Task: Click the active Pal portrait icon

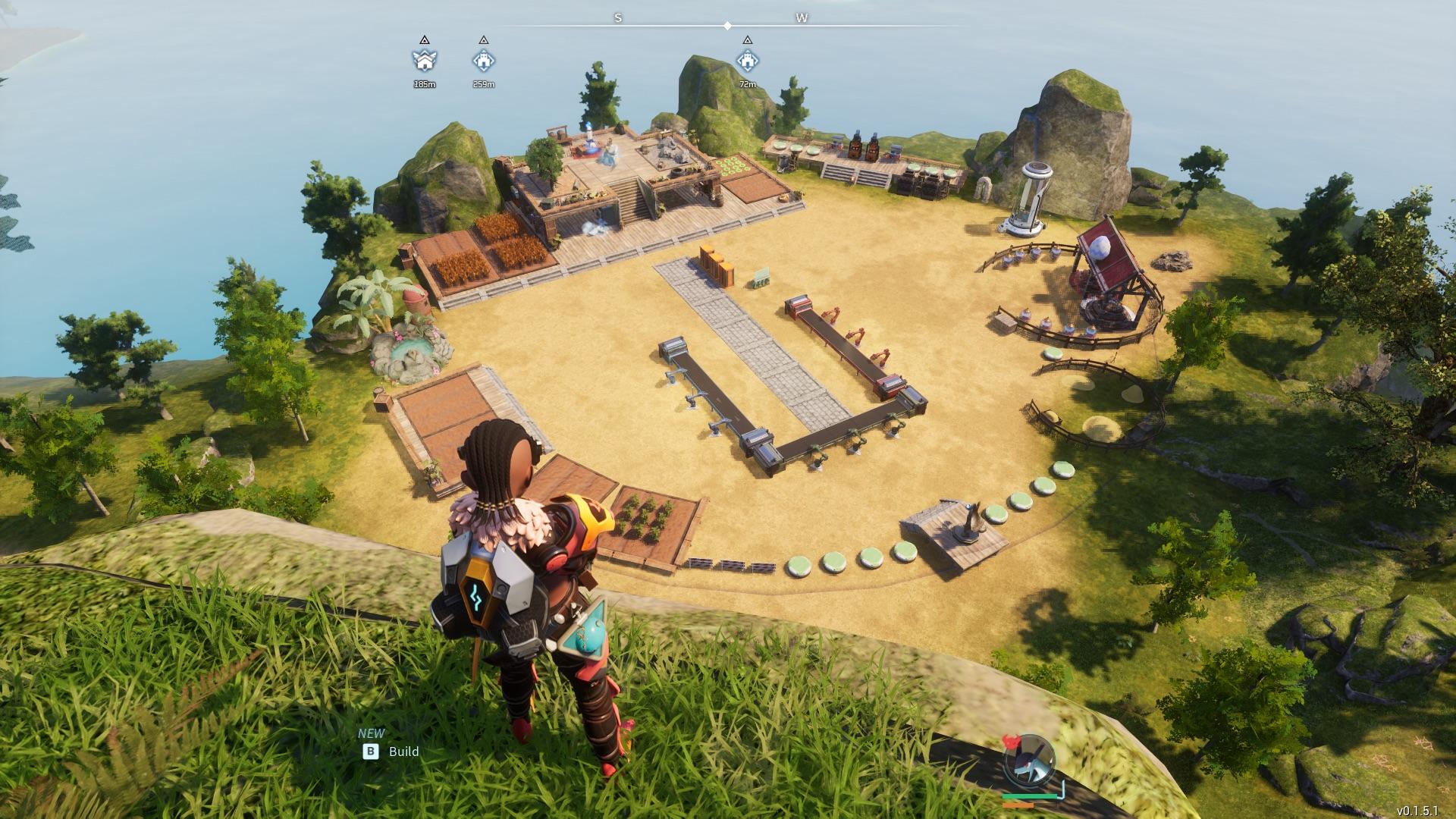Action: pyautogui.click(x=1028, y=761)
